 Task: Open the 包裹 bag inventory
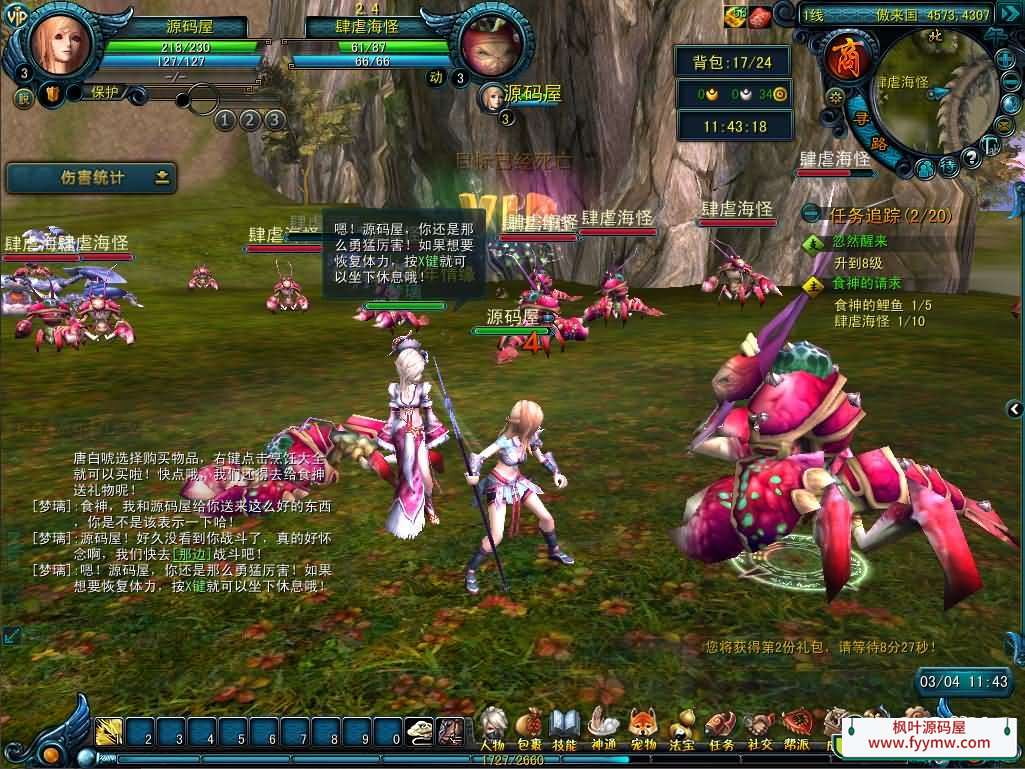click(529, 725)
